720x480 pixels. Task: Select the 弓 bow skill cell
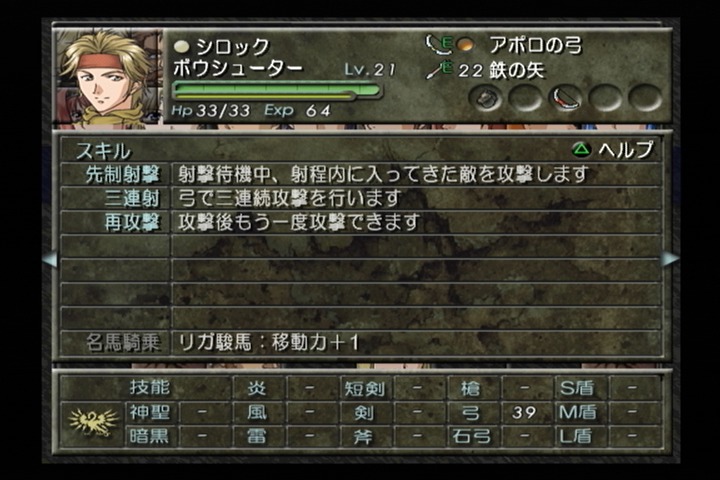[x=471, y=412]
